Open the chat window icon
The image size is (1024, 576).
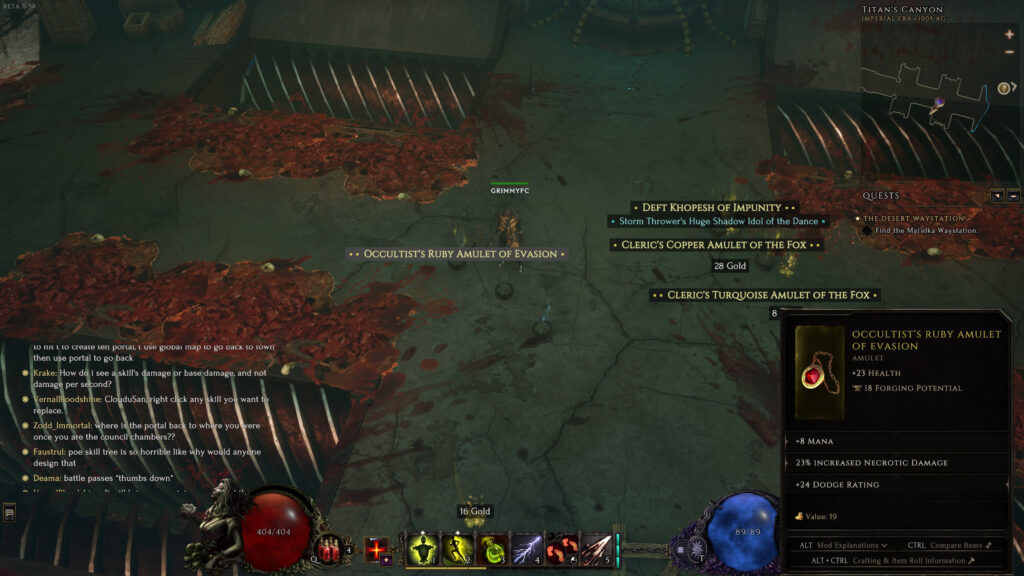[x=9, y=513]
